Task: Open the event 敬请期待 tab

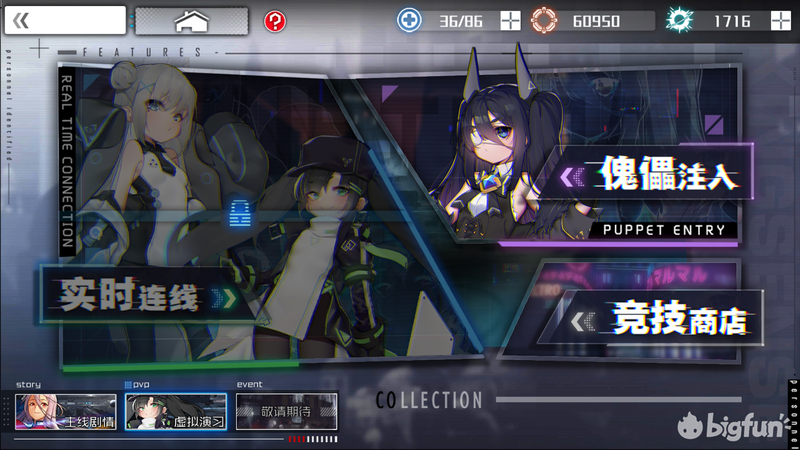Action: 286,411
